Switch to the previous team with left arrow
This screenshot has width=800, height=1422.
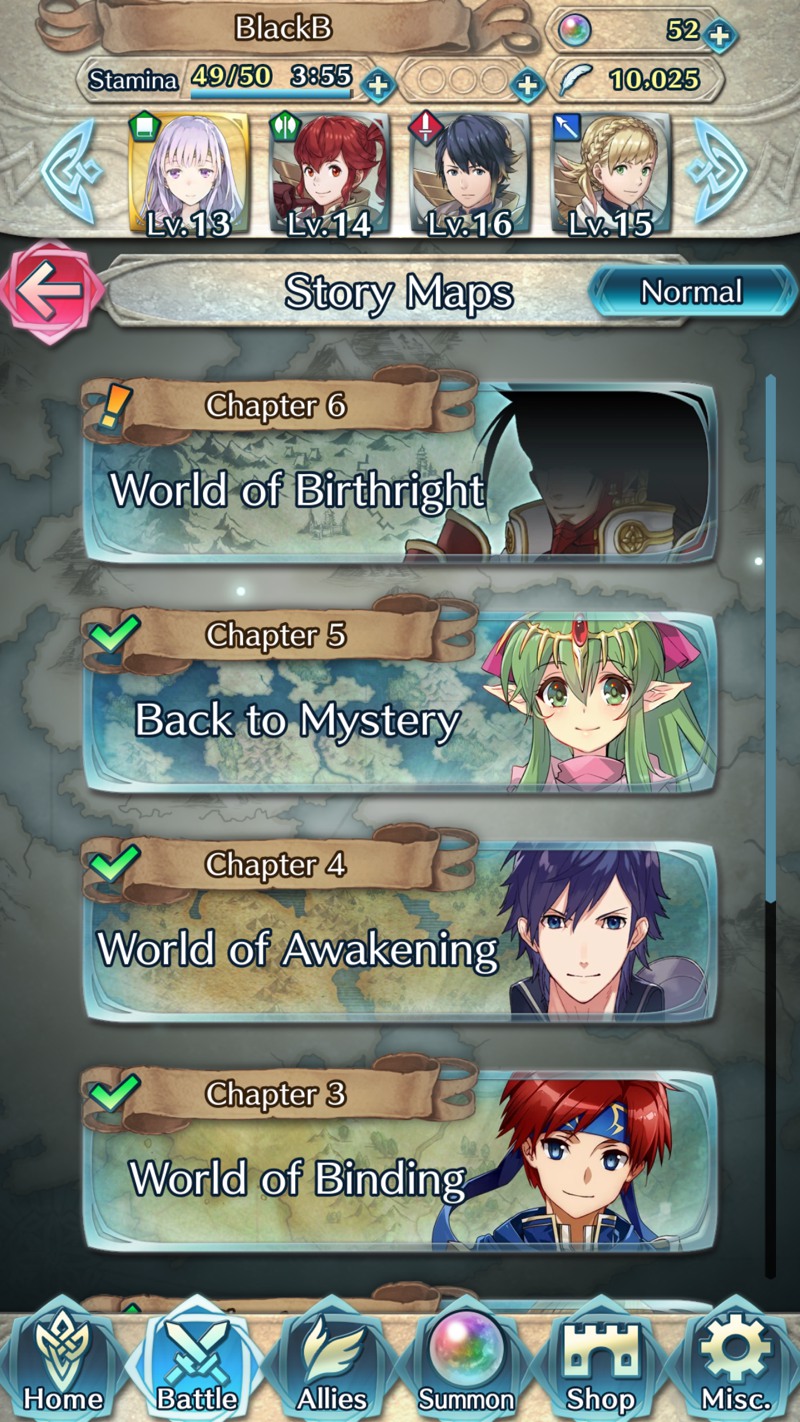coord(70,172)
